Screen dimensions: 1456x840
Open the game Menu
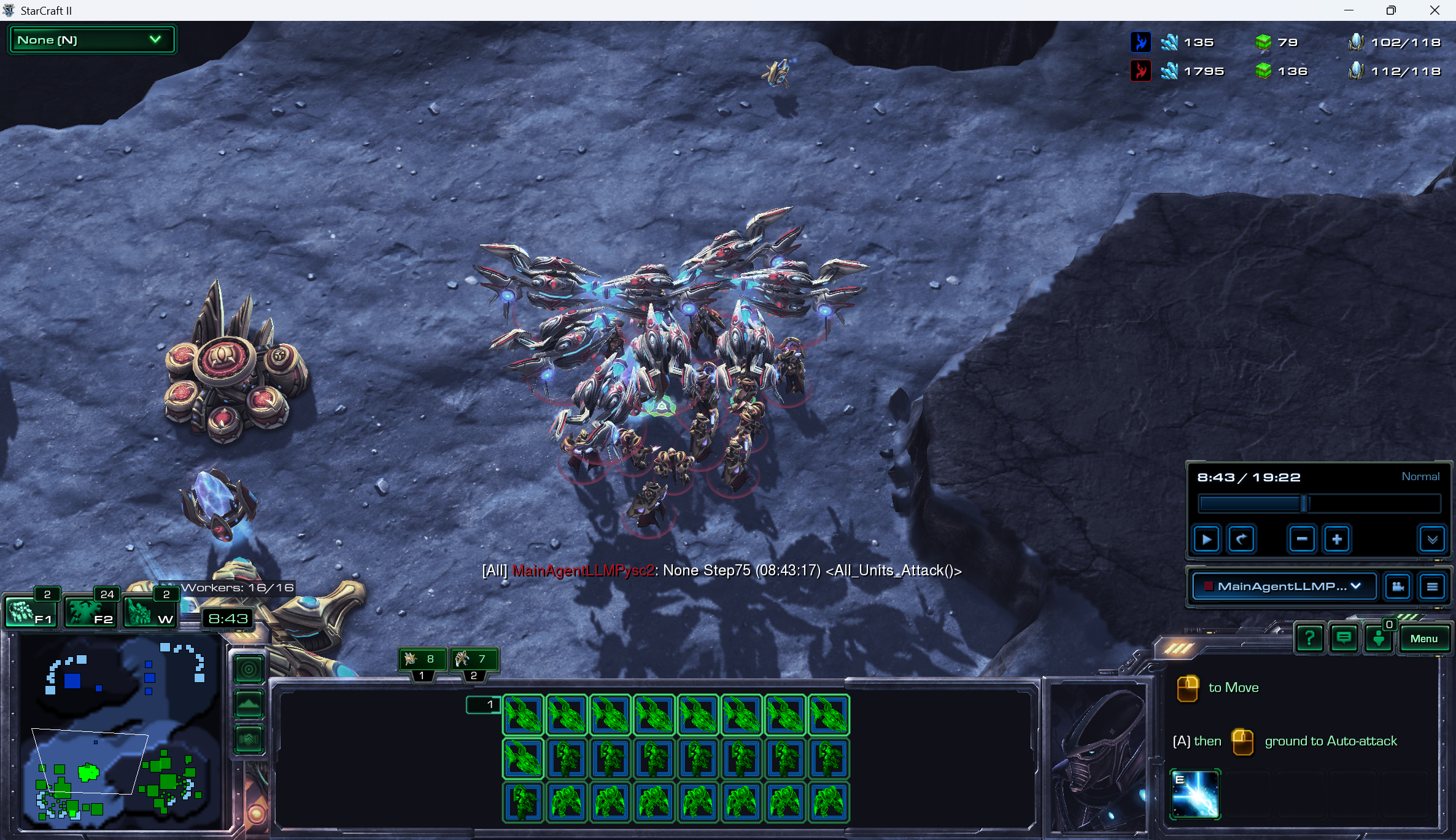pyautogui.click(x=1423, y=639)
